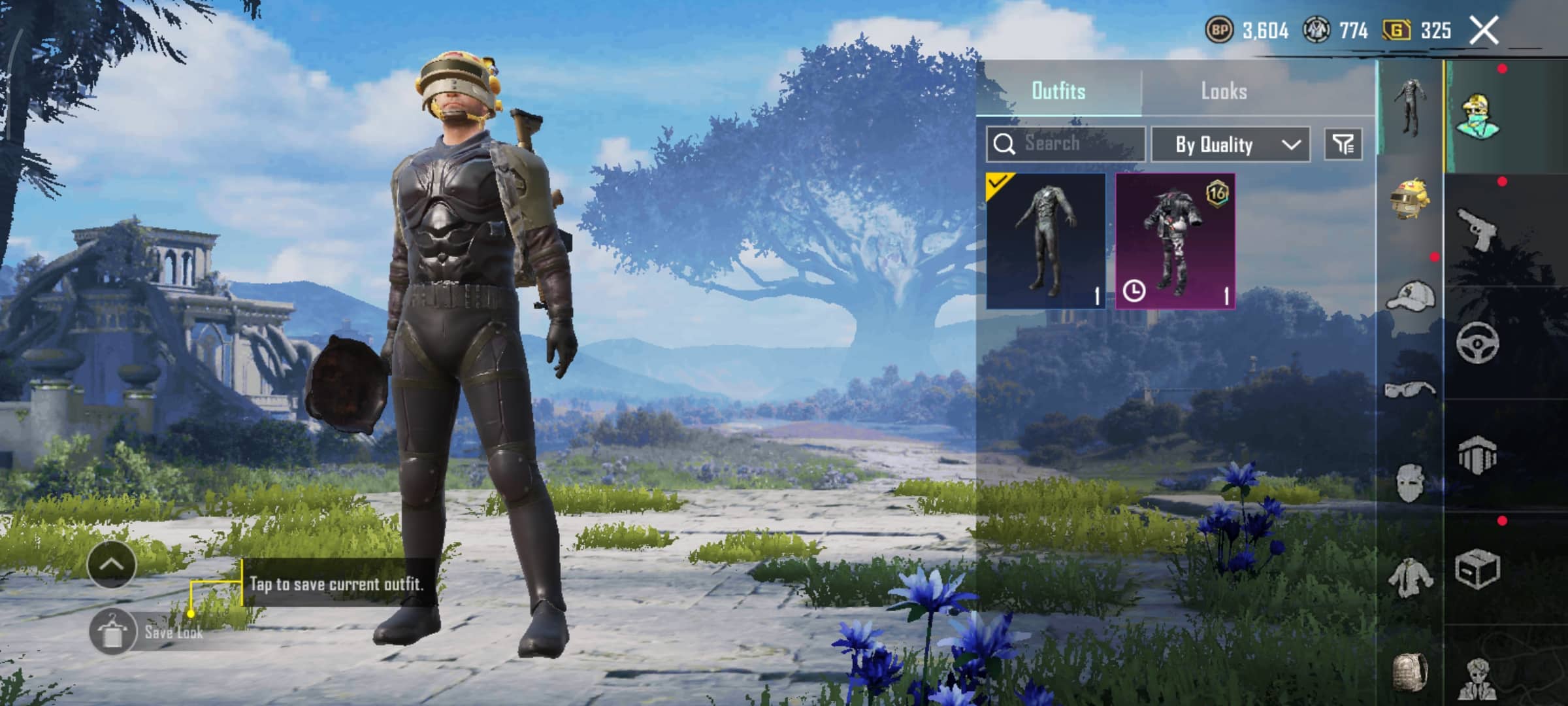Open the sunglasses category
This screenshot has height=706, width=1568.
click(x=1409, y=390)
